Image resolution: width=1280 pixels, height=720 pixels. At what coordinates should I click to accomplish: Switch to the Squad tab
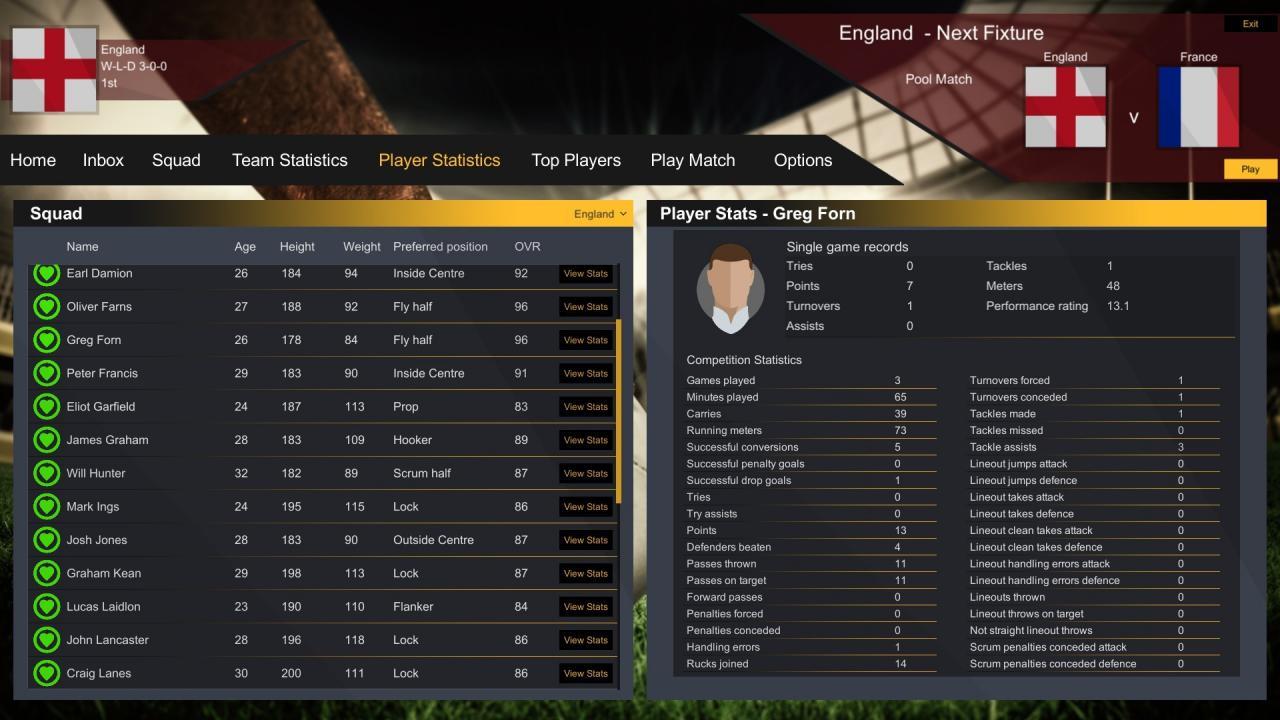(x=176, y=160)
